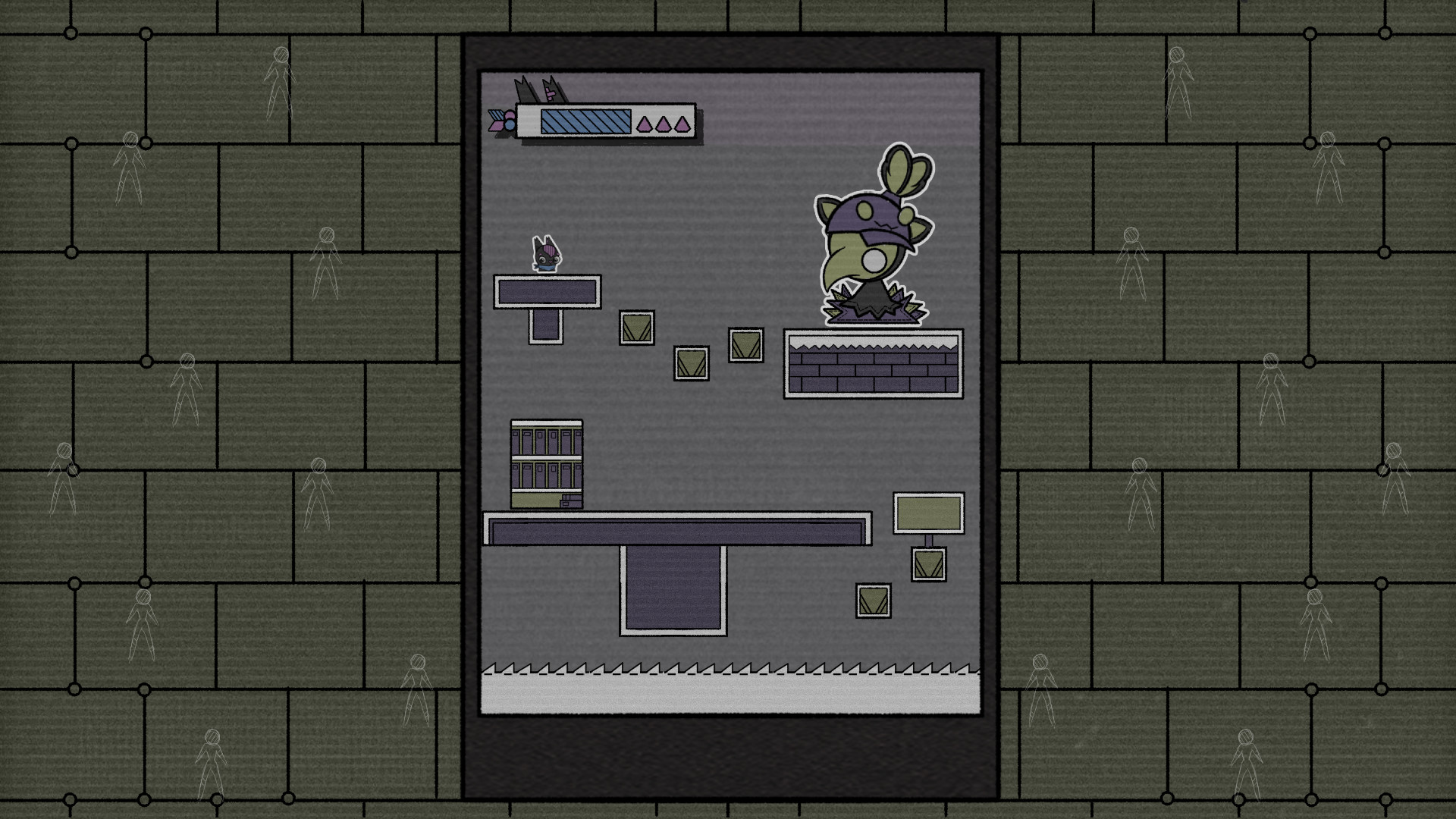Click the blue striped health bar
Image resolution: width=1456 pixels, height=819 pixels.
click(x=584, y=121)
